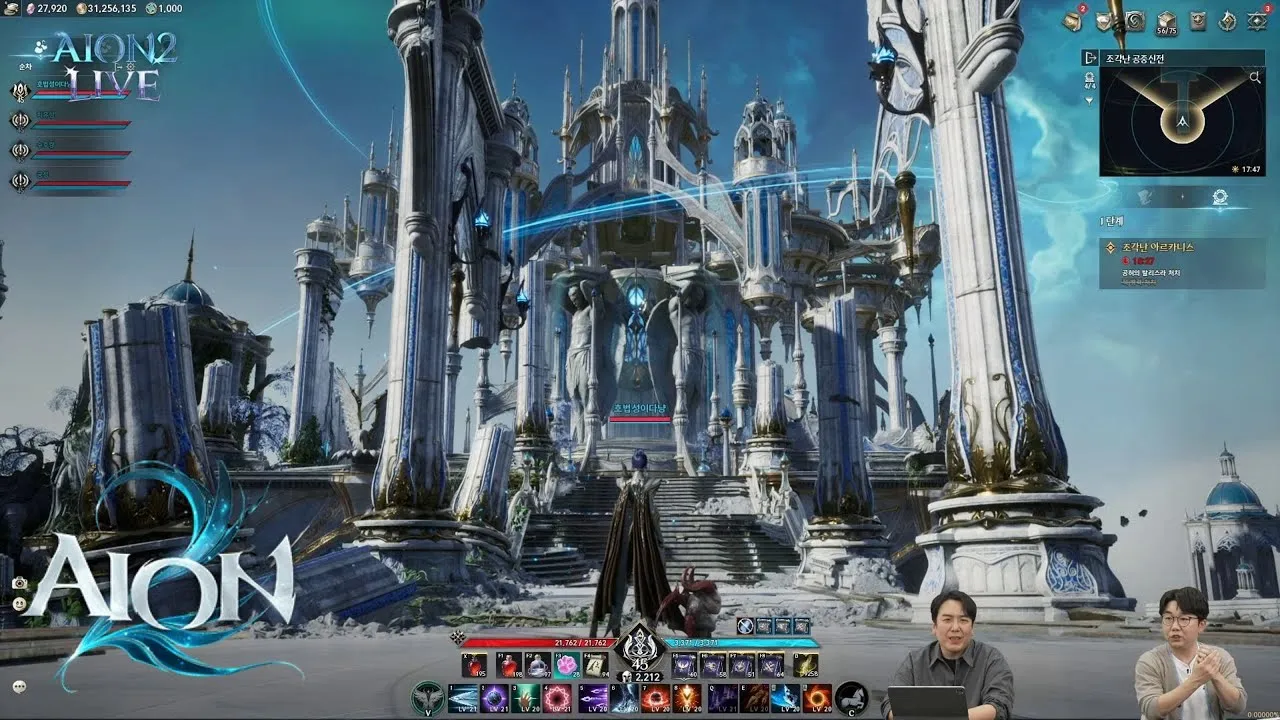
Task: Open the chat speech bubble button
Action: [x=19, y=686]
